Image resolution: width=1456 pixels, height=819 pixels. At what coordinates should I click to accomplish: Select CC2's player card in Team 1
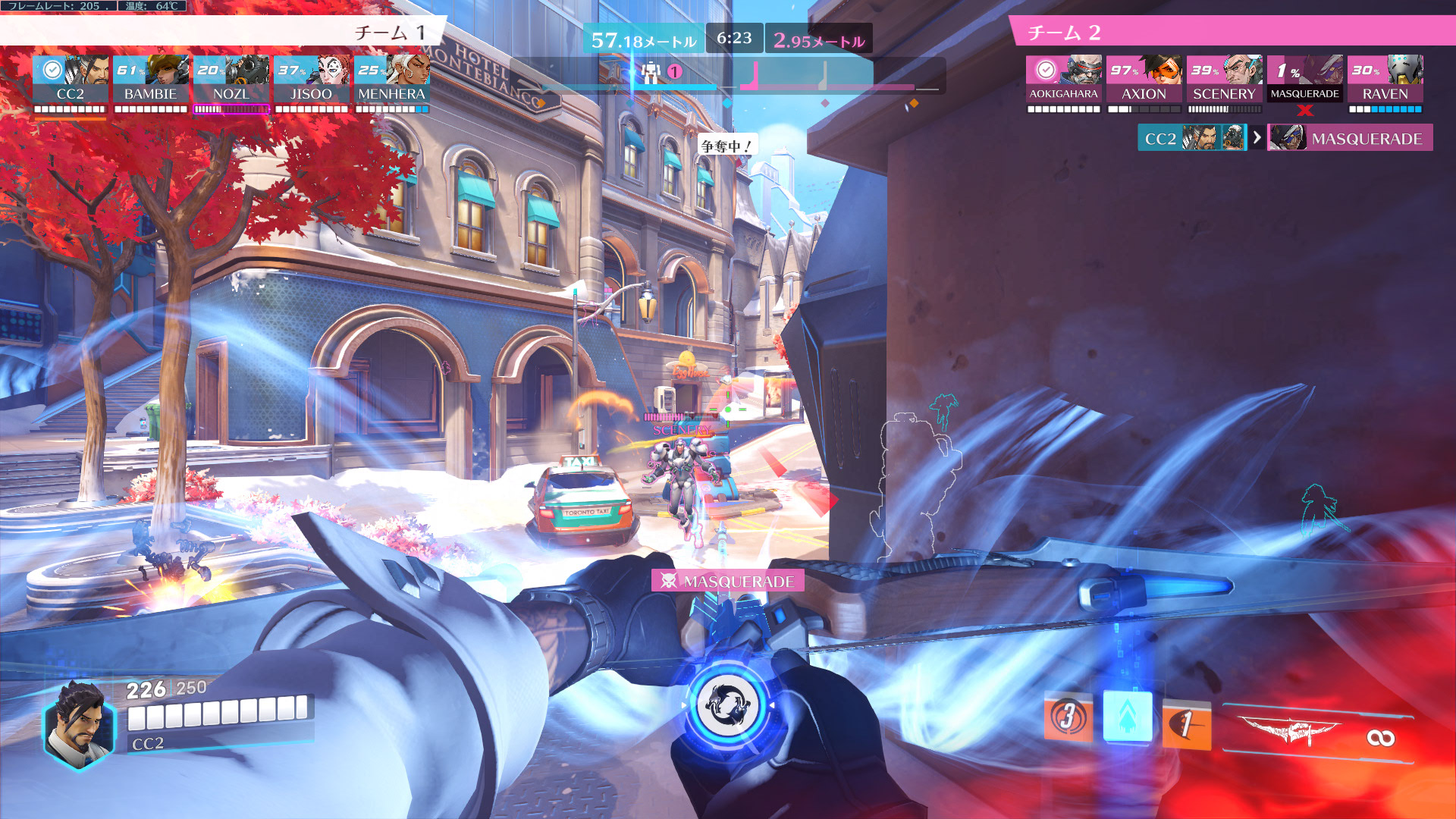[71, 79]
